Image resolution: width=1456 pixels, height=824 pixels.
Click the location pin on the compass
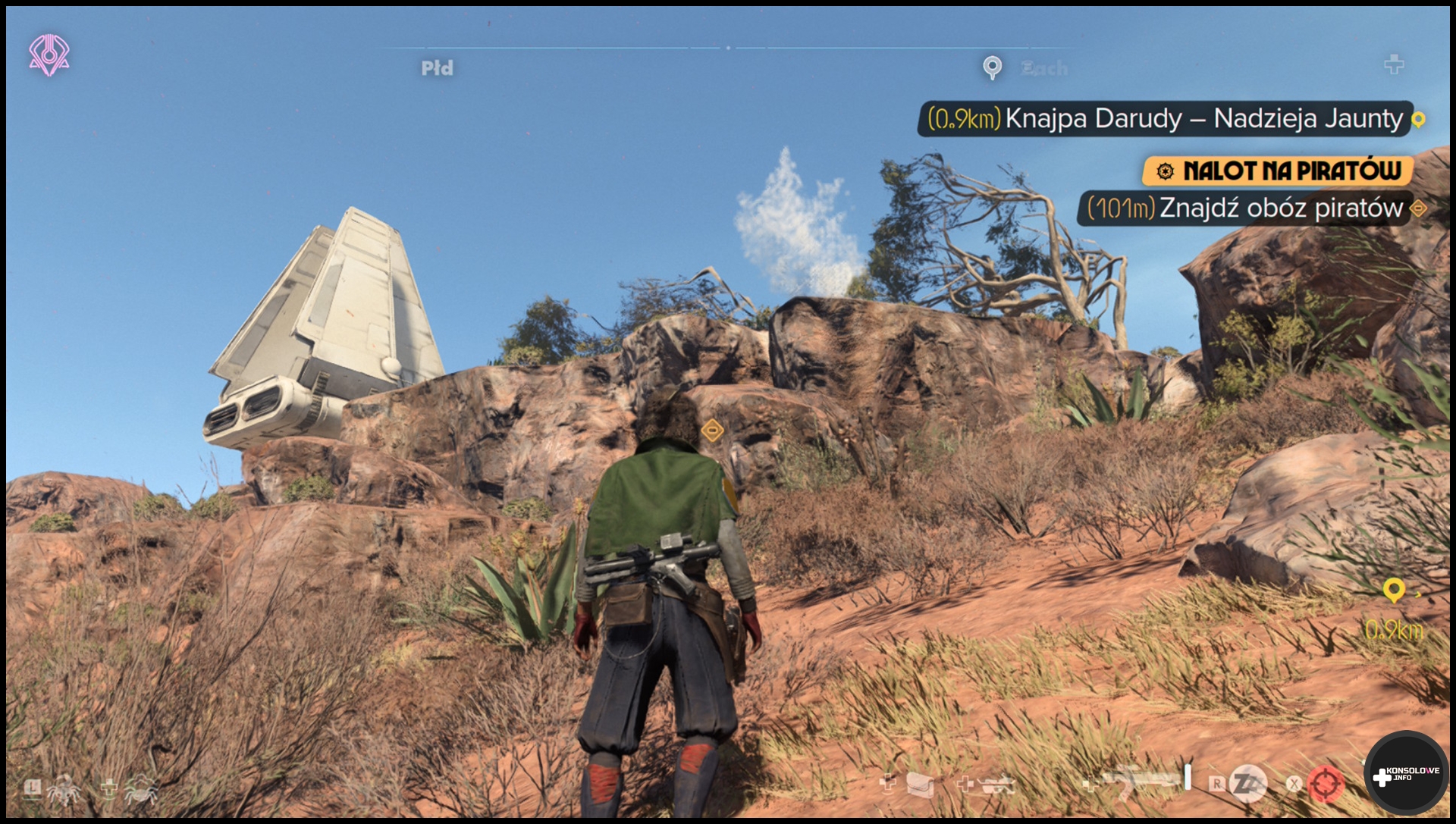[992, 67]
